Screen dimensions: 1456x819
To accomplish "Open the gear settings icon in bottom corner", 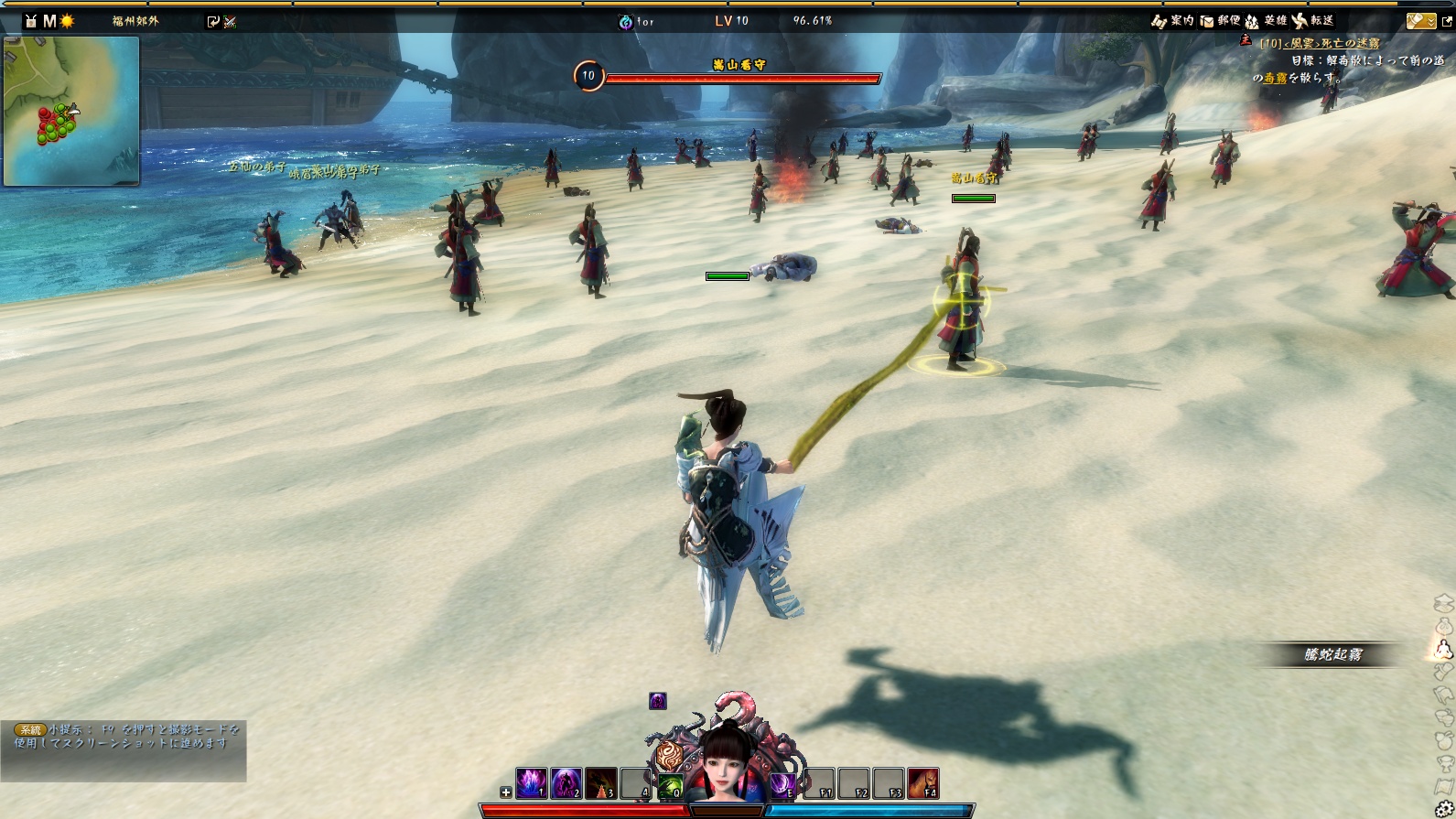I will [x=1445, y=809].
